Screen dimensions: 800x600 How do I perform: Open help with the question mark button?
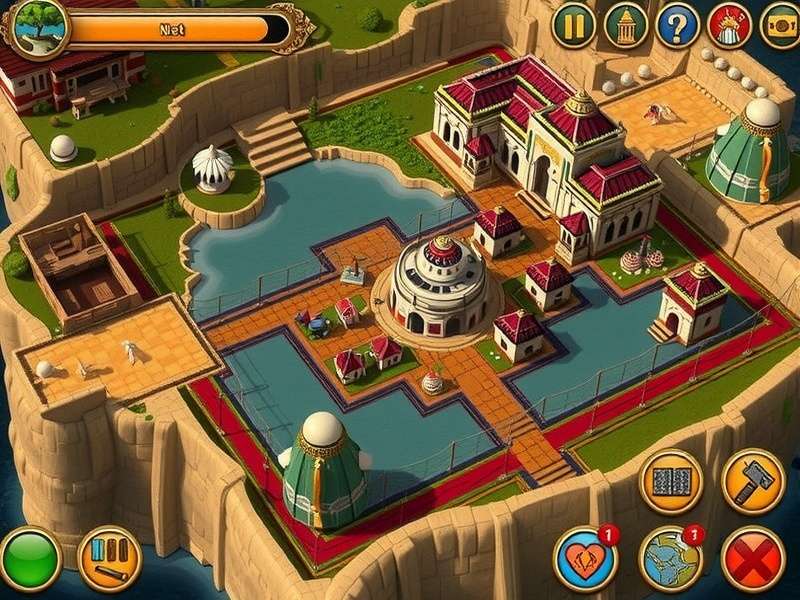tap(678, 25)
